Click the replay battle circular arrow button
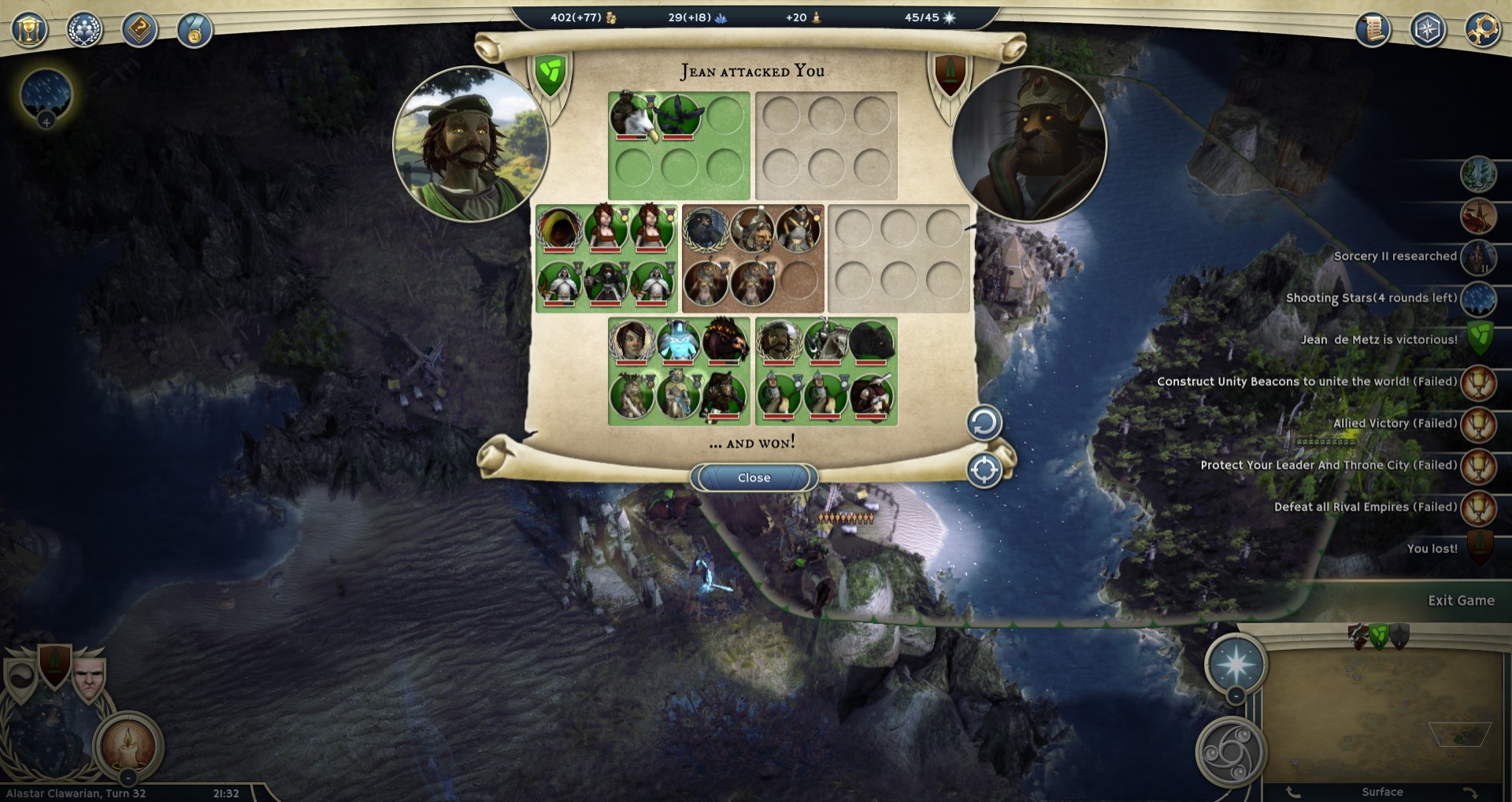This screenshot has height=802, width=1512. [x=984, y=423]
